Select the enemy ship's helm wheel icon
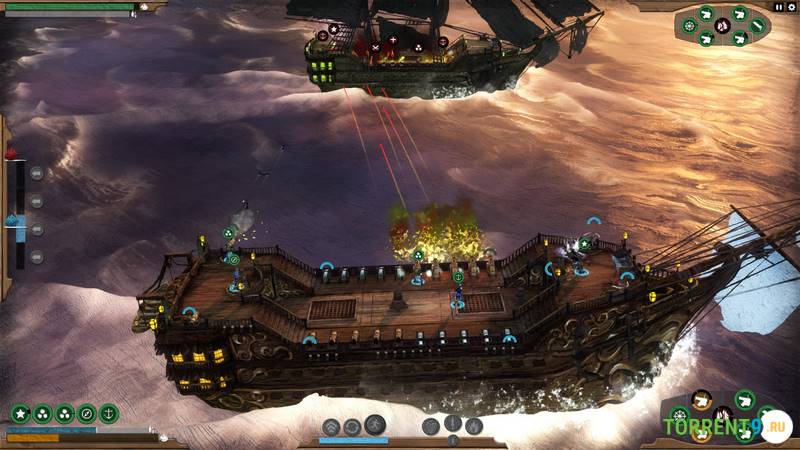 tap(690, 25)
